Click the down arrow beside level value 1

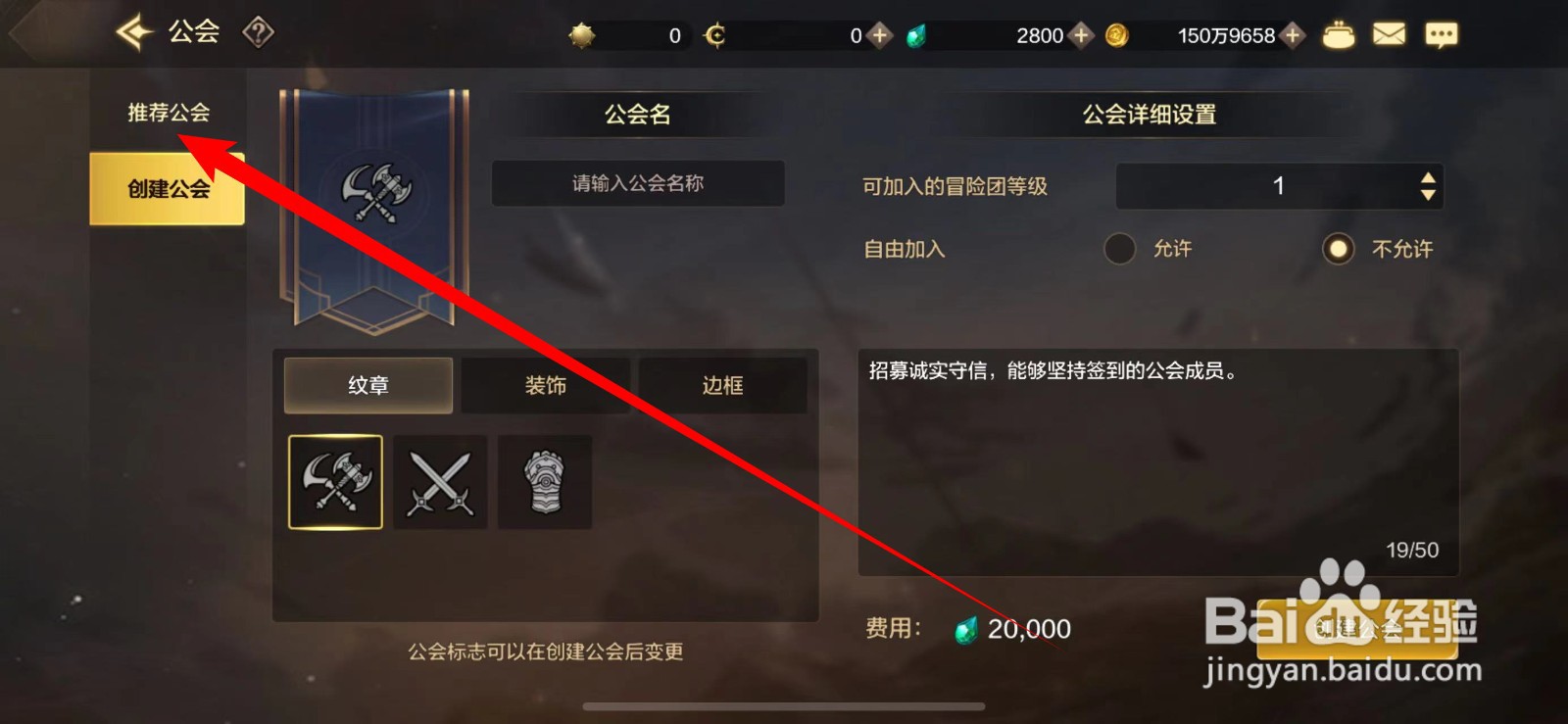point(1429,194)
